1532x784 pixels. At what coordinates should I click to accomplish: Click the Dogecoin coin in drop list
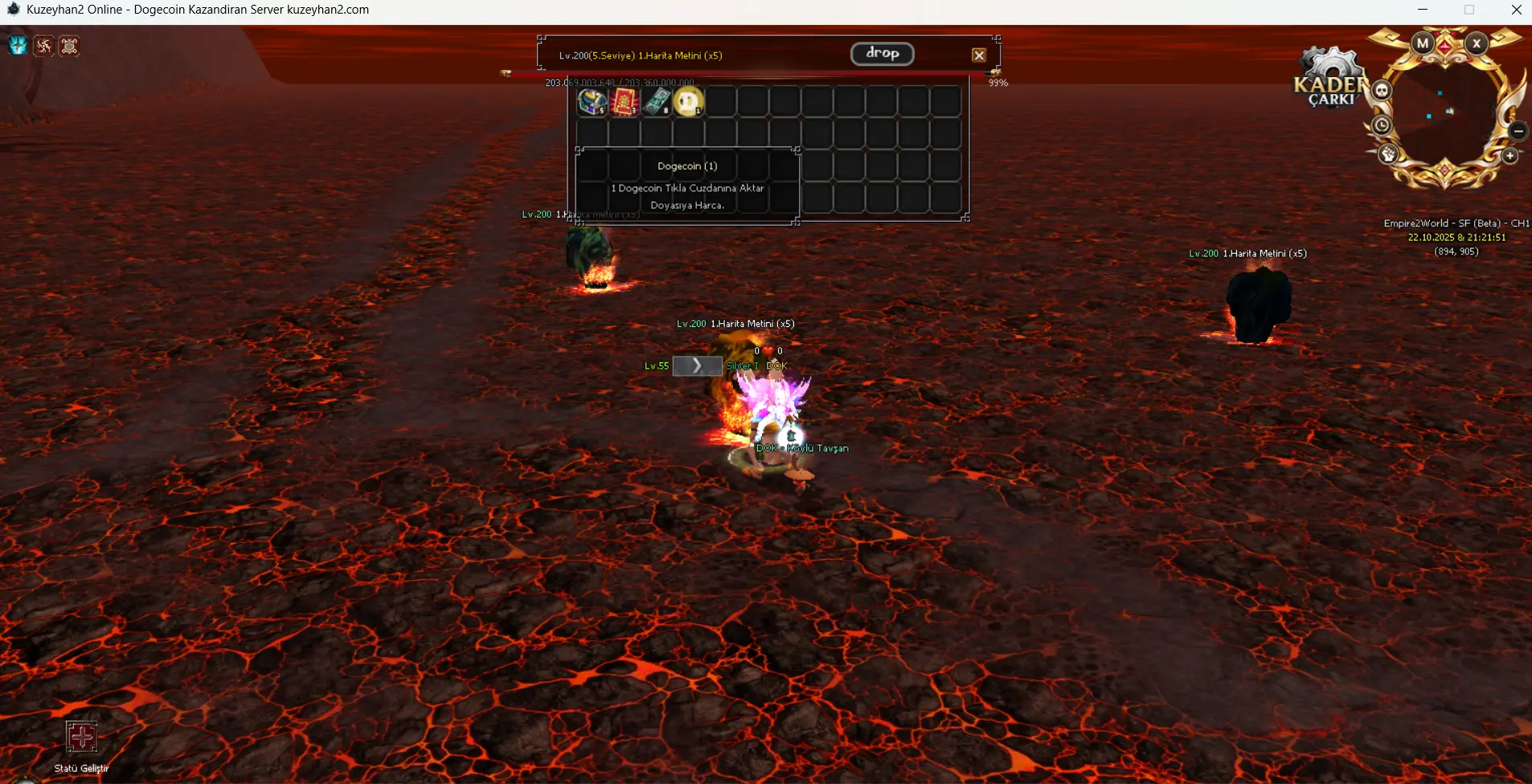[688, 102]
